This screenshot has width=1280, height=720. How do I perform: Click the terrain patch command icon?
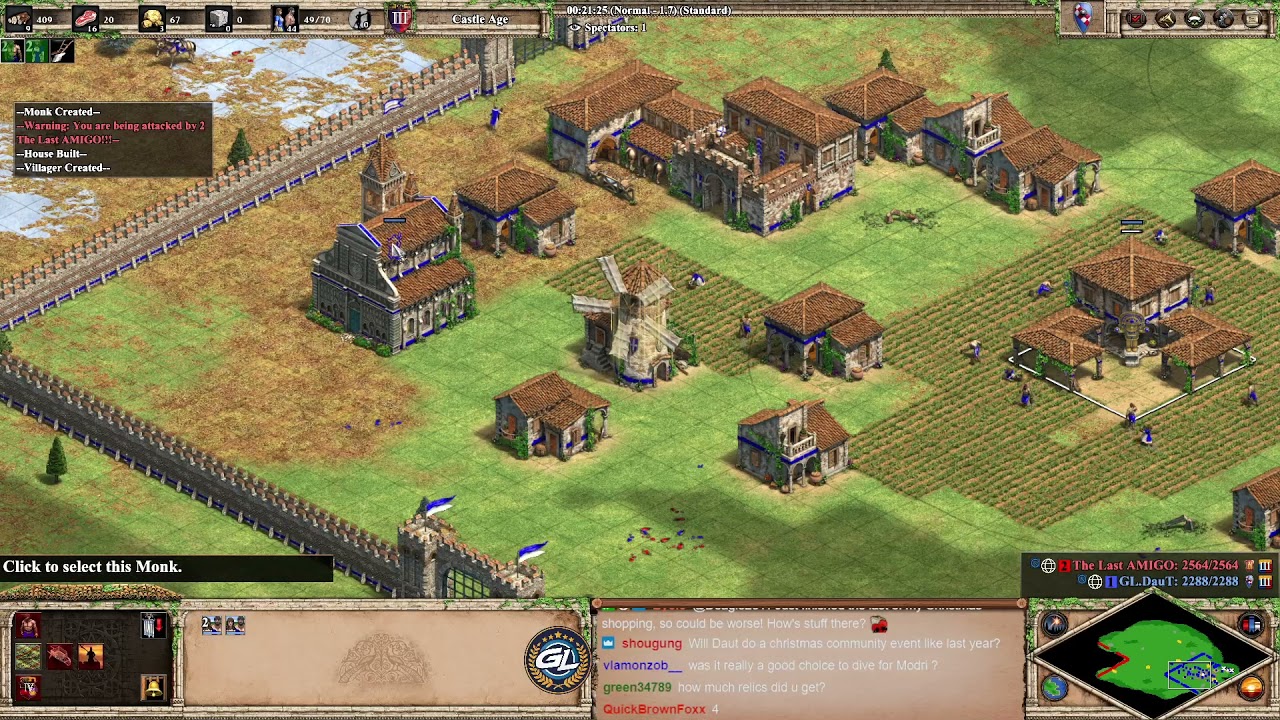28,655
